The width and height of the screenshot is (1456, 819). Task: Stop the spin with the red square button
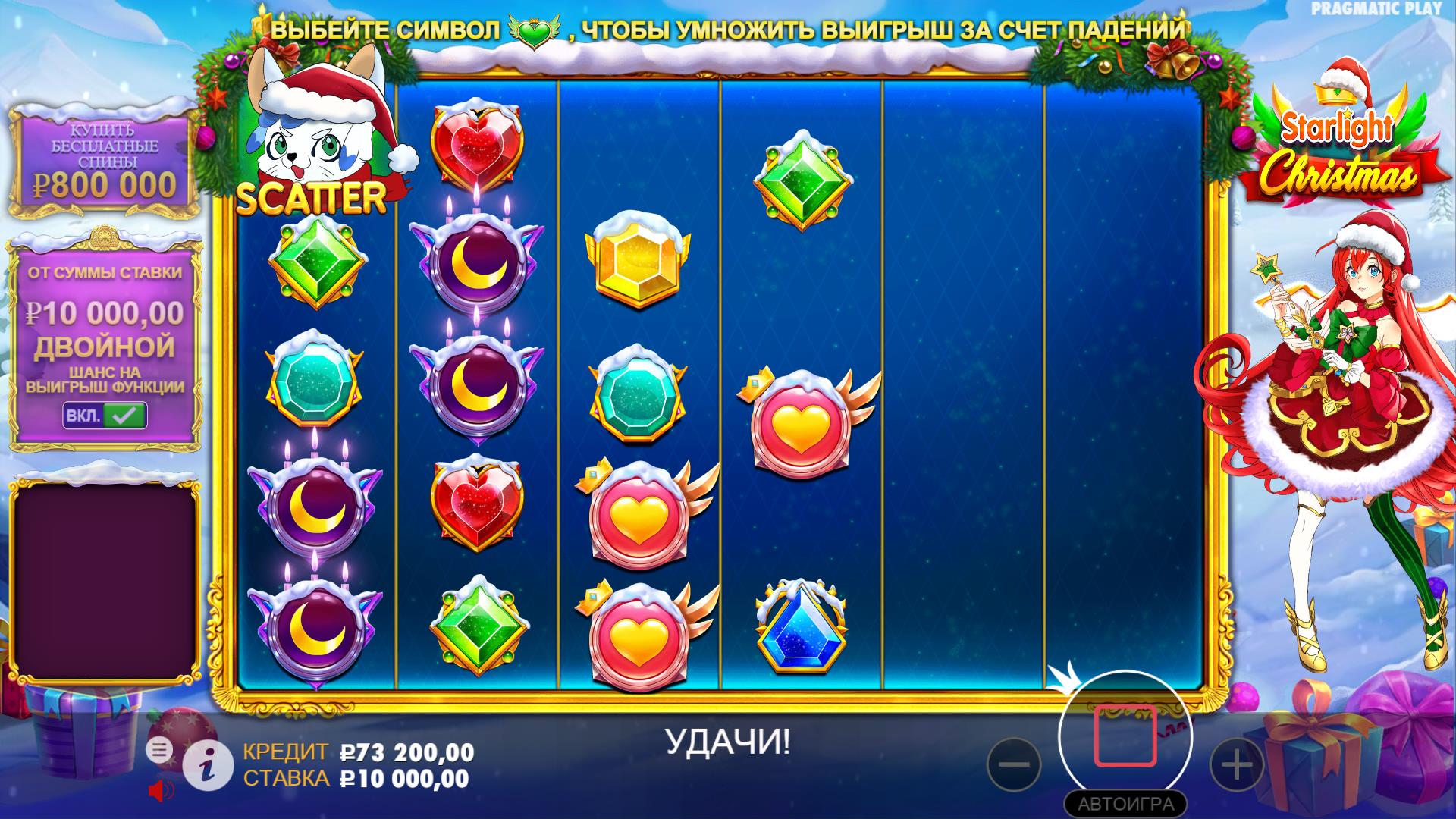pos(1125,736)
